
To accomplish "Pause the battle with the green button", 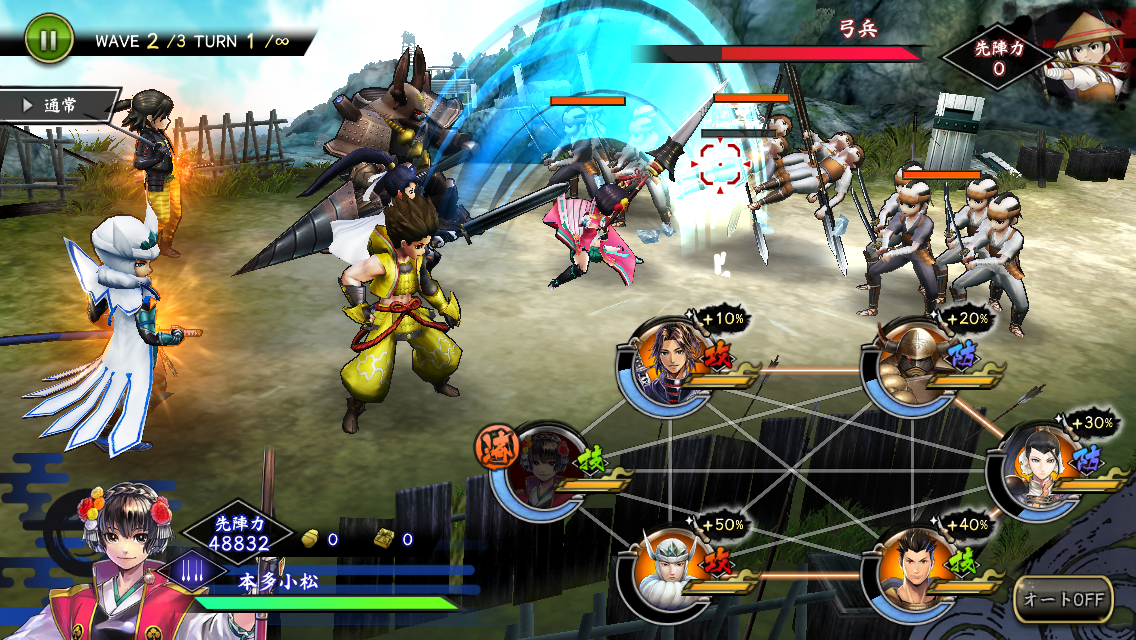I will pos(45,40).
